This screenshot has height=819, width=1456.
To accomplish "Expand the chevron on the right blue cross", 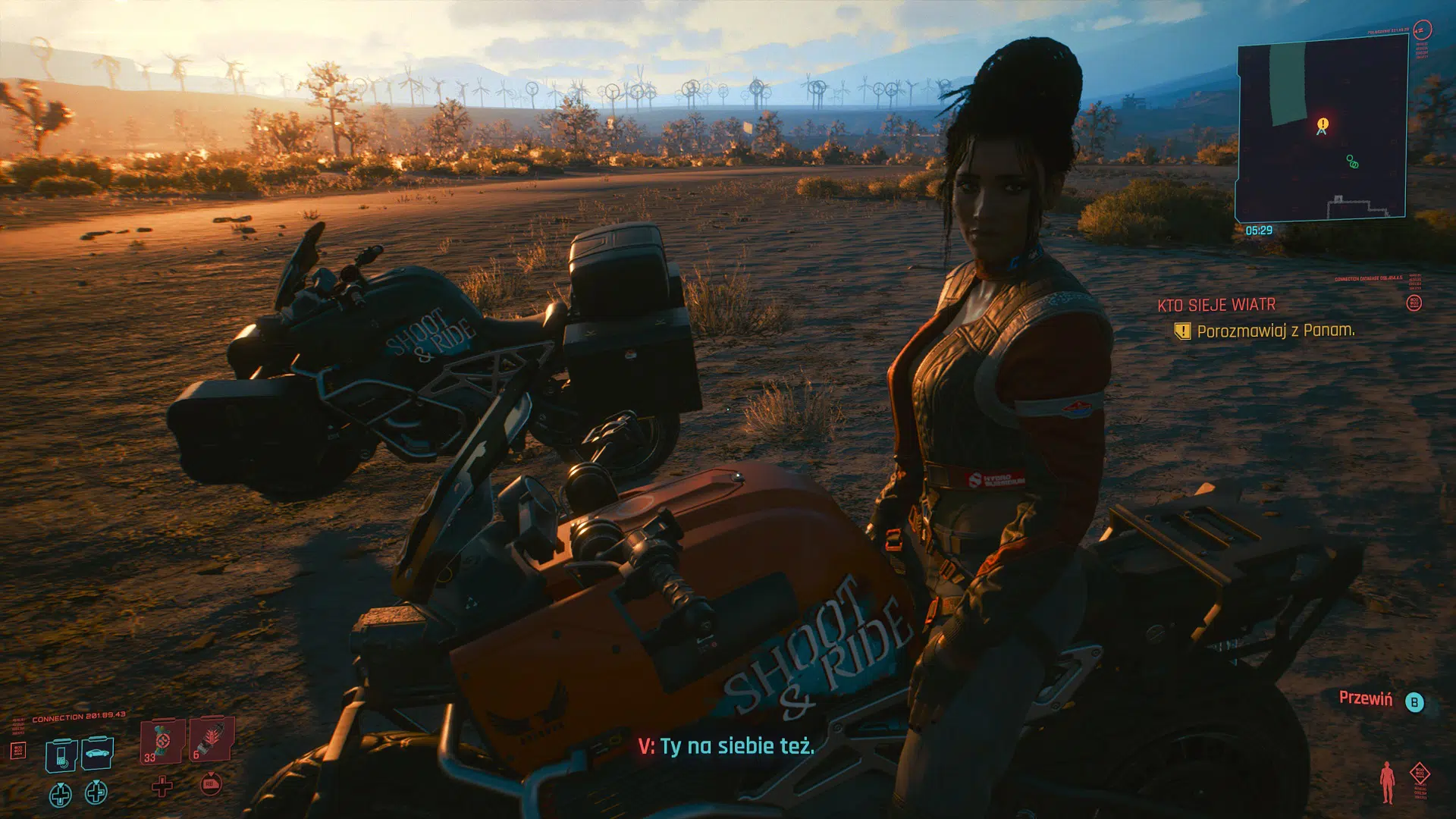I will [x=96, y=782].
